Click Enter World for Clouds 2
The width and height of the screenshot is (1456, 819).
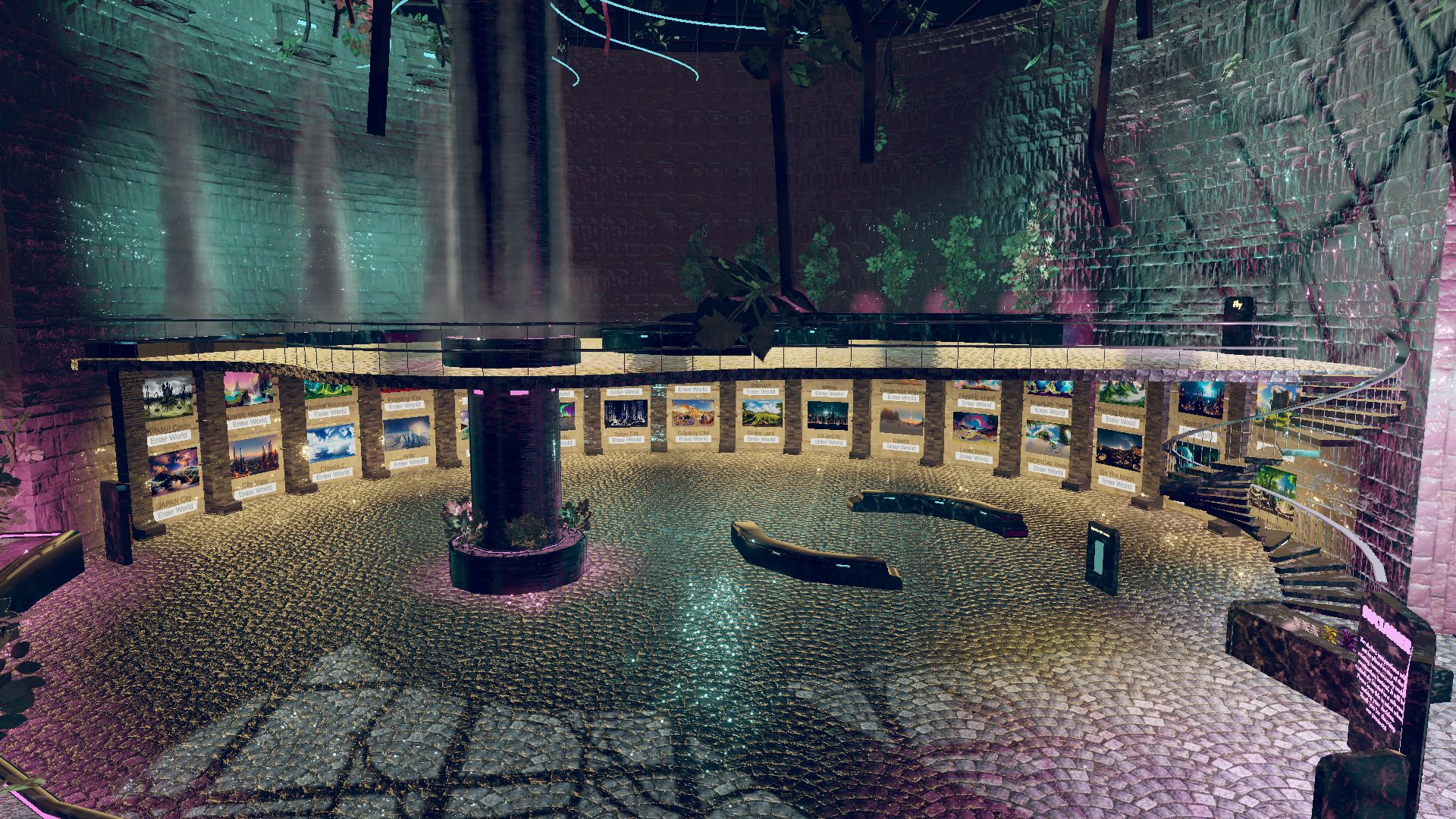coord(335,475)
